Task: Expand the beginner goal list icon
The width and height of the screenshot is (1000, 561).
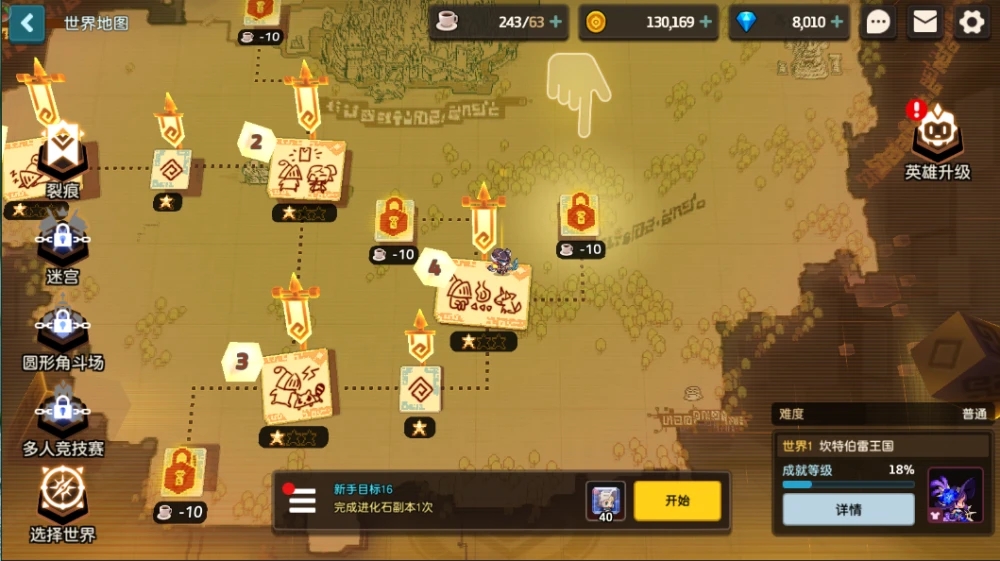Action: coord(302,501)
